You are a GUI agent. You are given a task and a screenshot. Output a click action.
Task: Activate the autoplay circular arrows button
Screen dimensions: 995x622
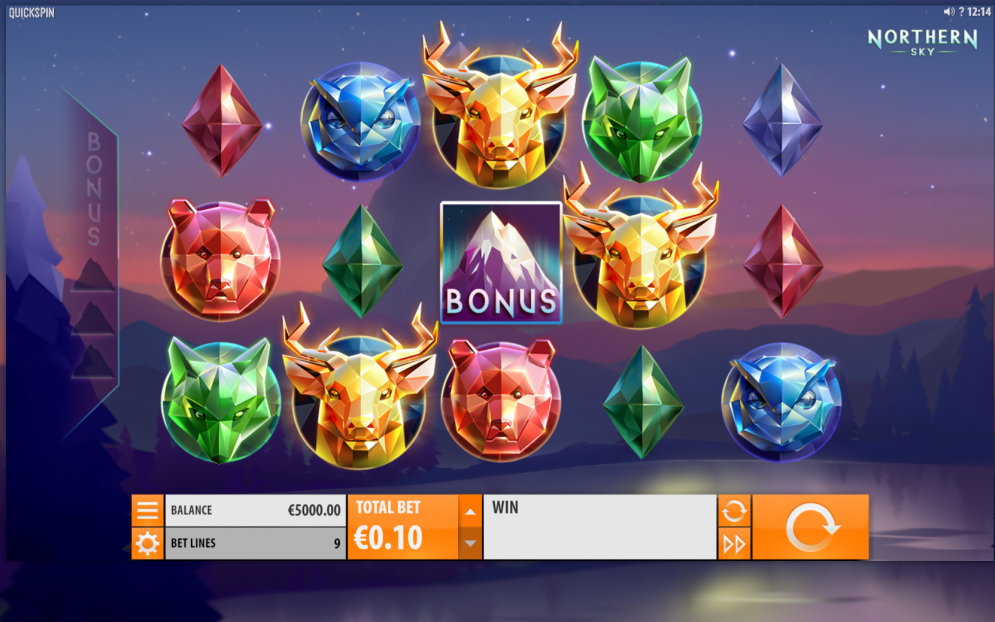(734, 511)
